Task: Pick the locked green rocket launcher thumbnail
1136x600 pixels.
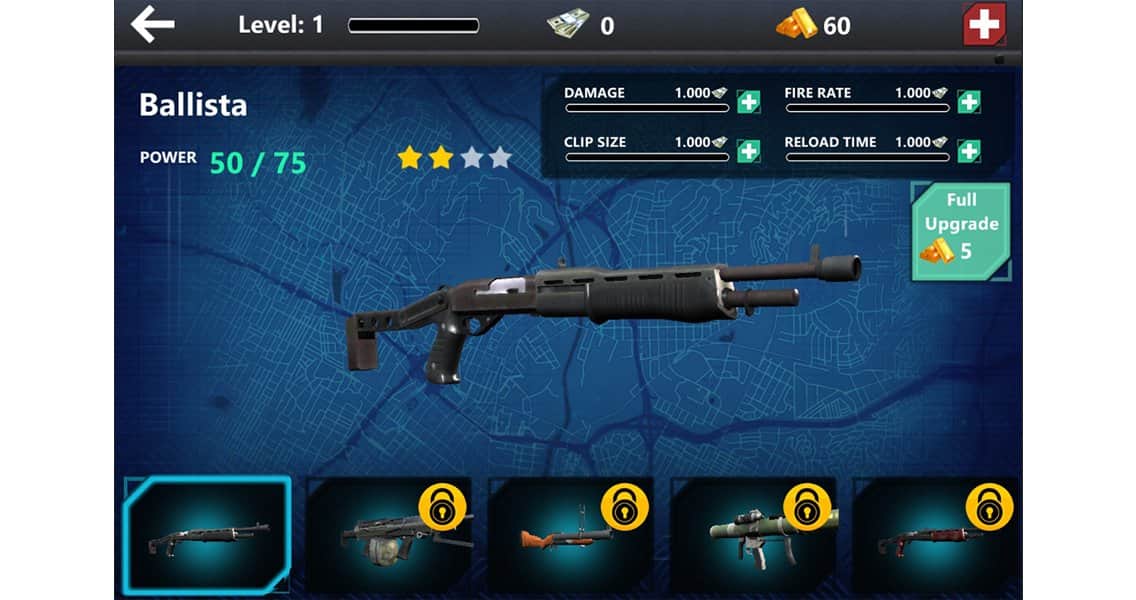Action: click(752, 535)
